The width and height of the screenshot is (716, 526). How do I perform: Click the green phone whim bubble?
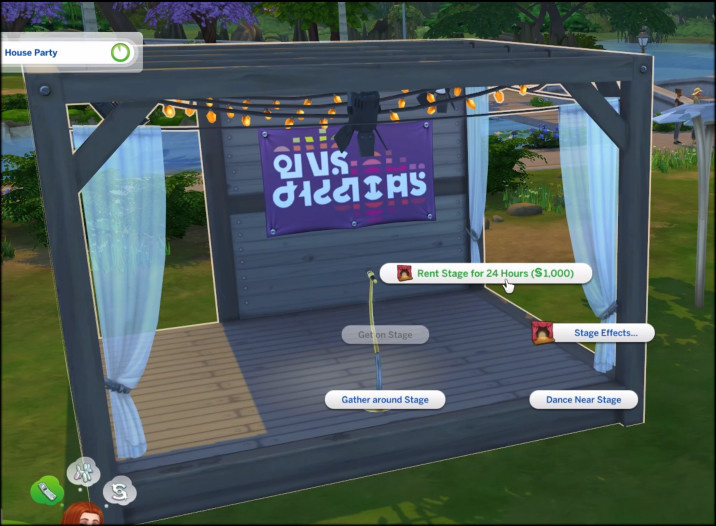tap(46, 490)
